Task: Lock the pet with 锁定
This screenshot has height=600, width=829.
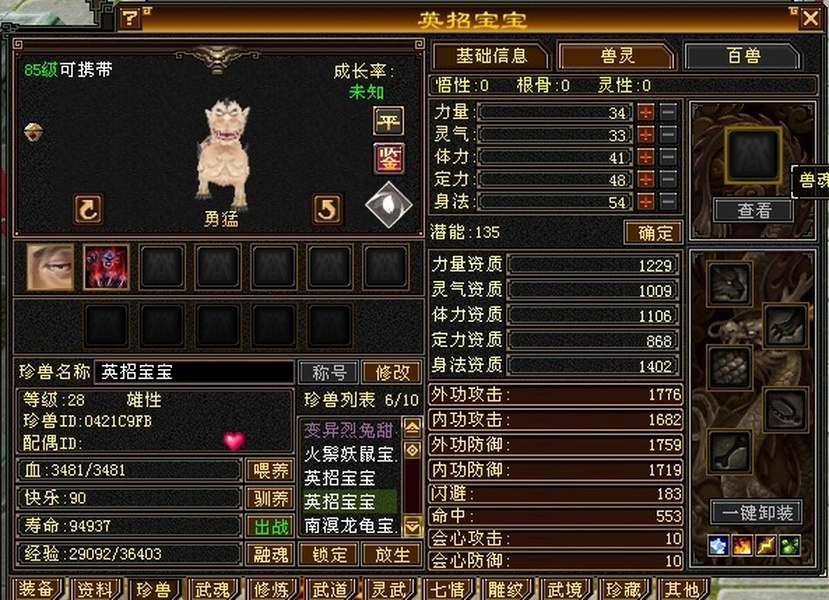Action: [x=329, y=554]
